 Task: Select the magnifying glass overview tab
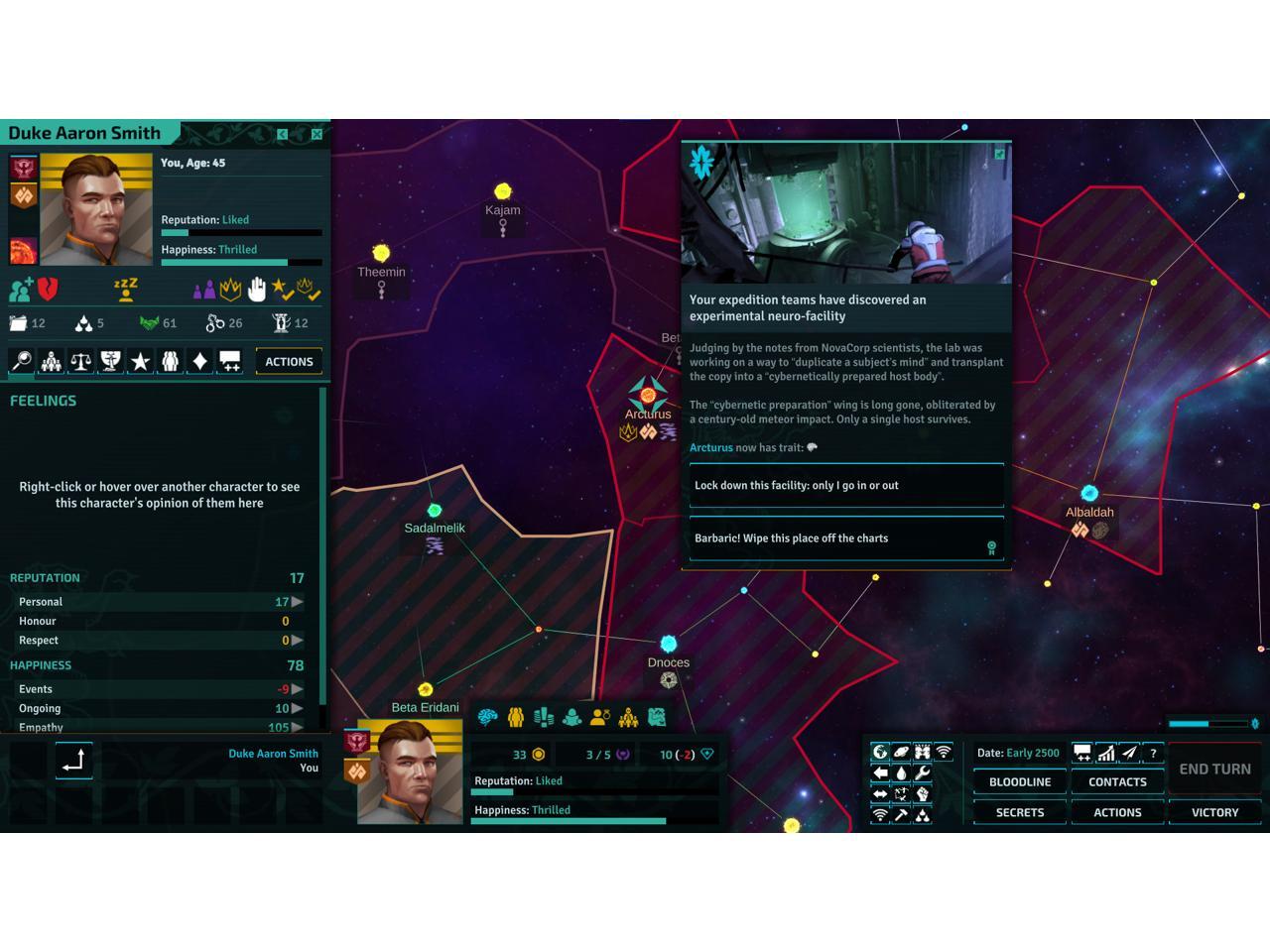click(21, 361)
